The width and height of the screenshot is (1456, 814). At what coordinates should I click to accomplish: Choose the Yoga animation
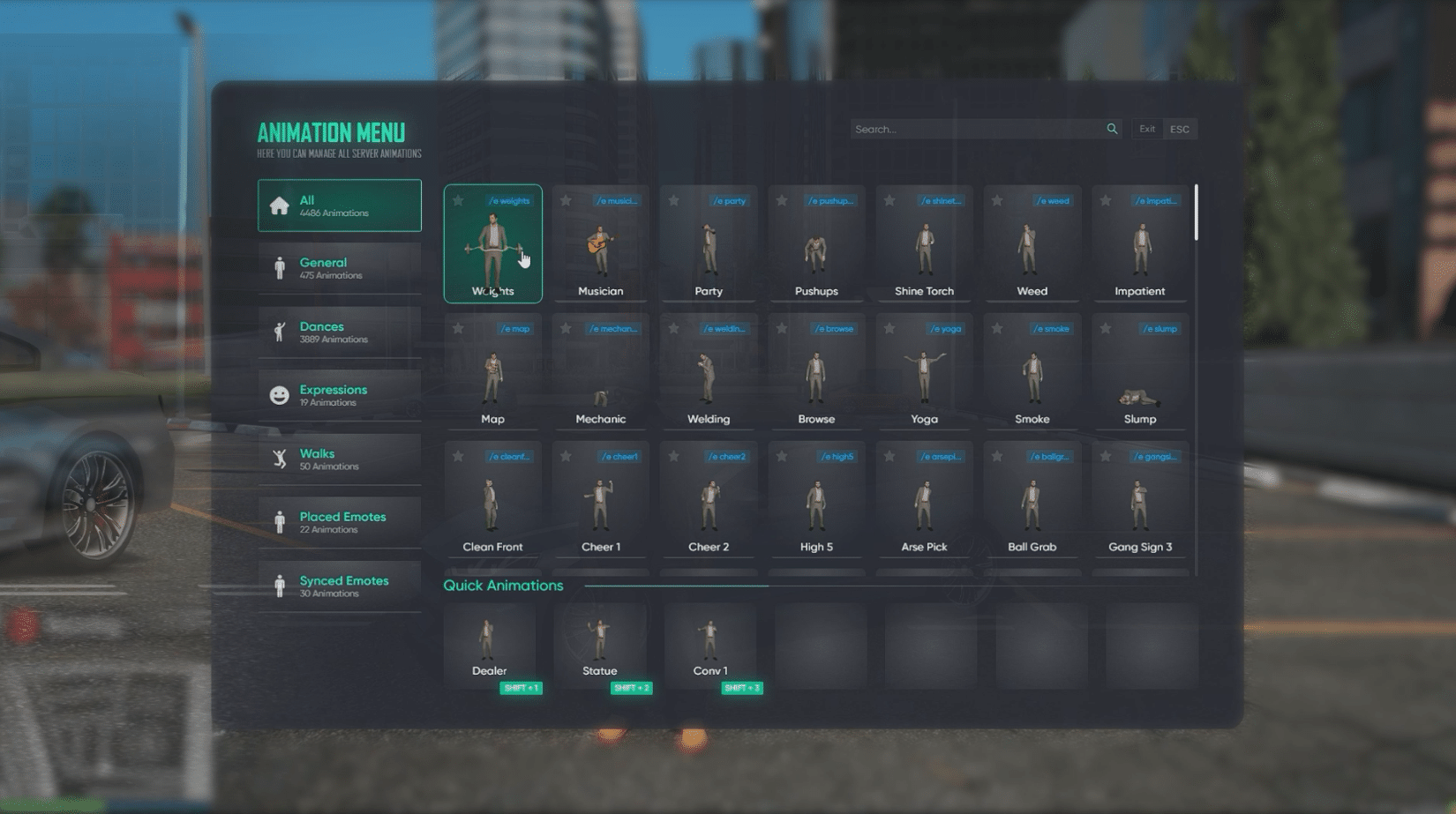924,377
